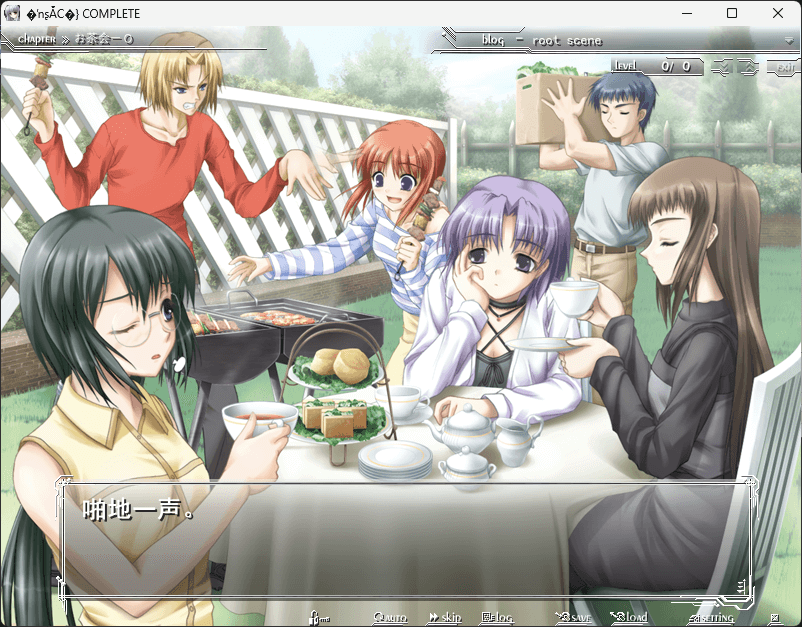Skip ahead with the skip button

(x=445, y=617)
